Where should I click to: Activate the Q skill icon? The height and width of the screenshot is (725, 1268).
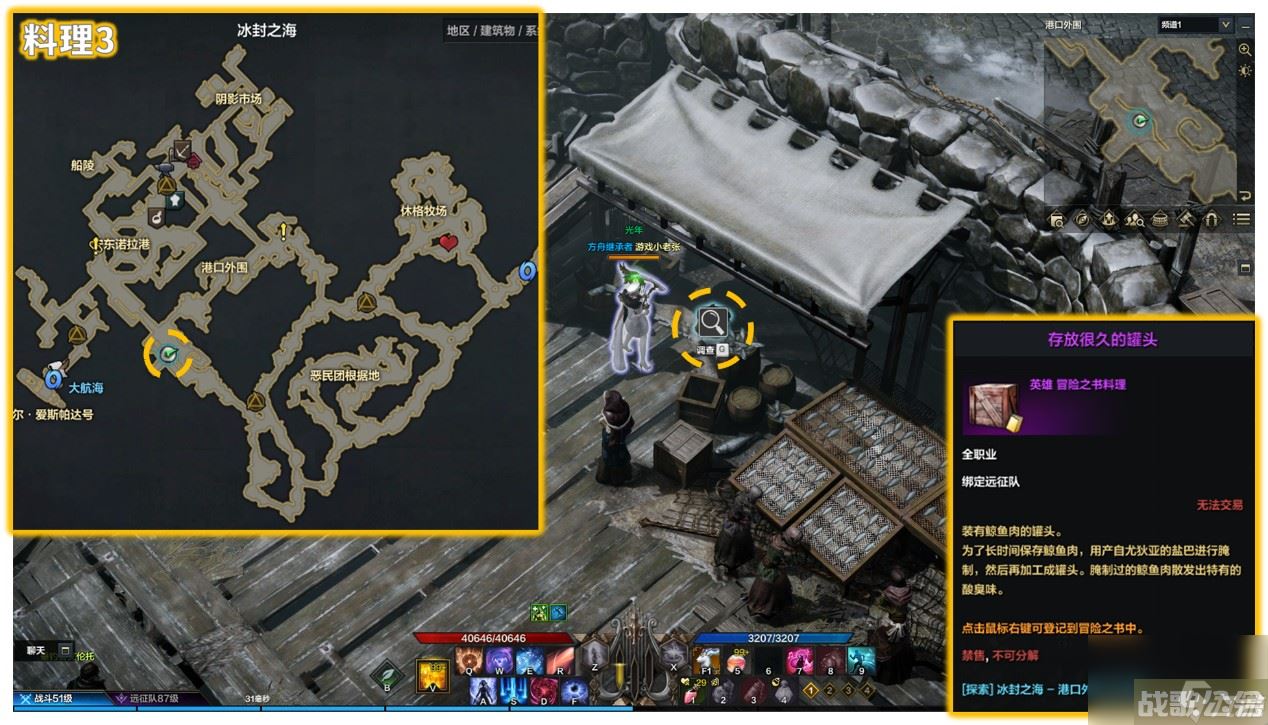(470, 661)
